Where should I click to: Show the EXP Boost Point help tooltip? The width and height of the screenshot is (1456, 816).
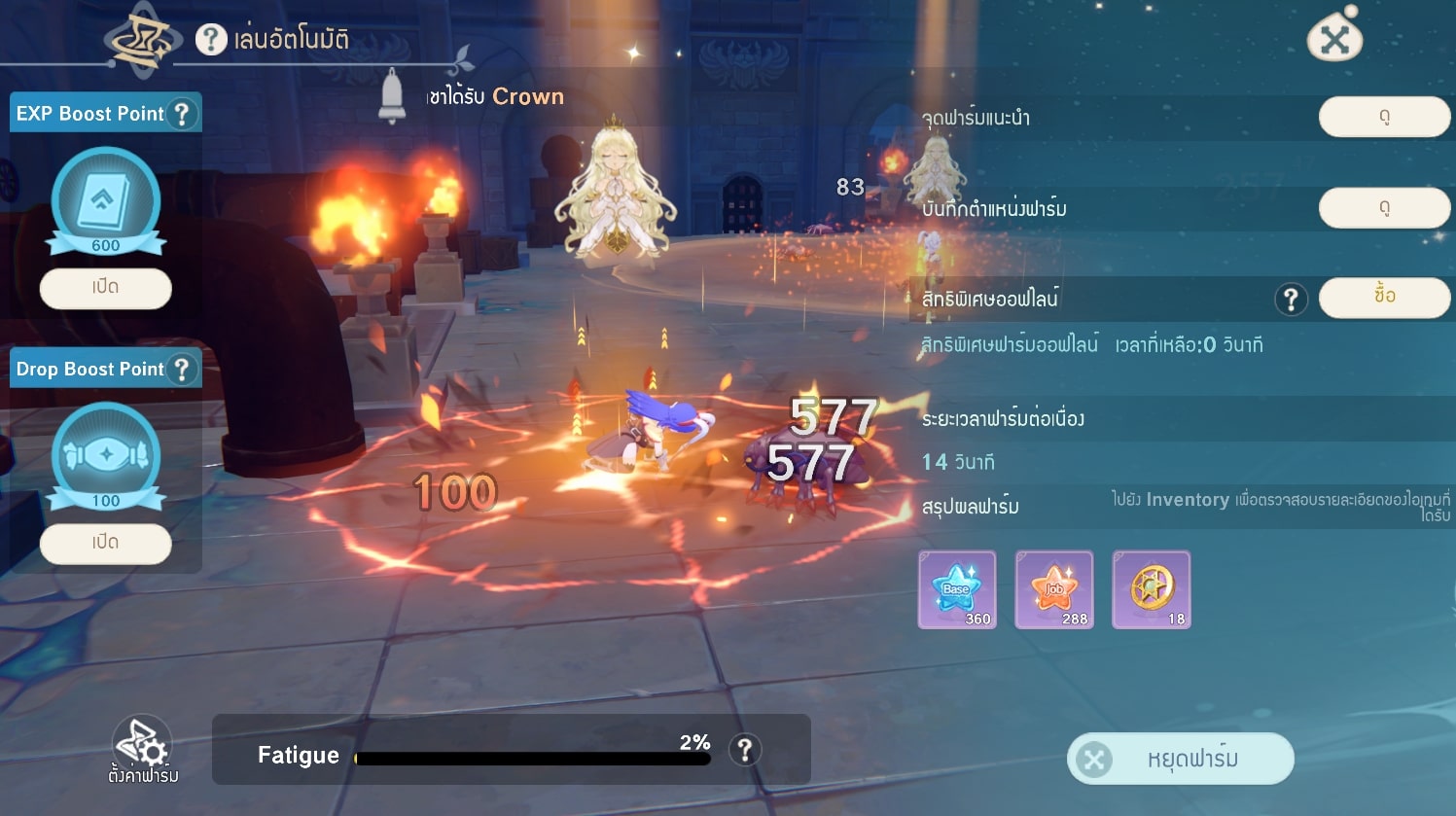pyautogui.click(x=181, y=114)
